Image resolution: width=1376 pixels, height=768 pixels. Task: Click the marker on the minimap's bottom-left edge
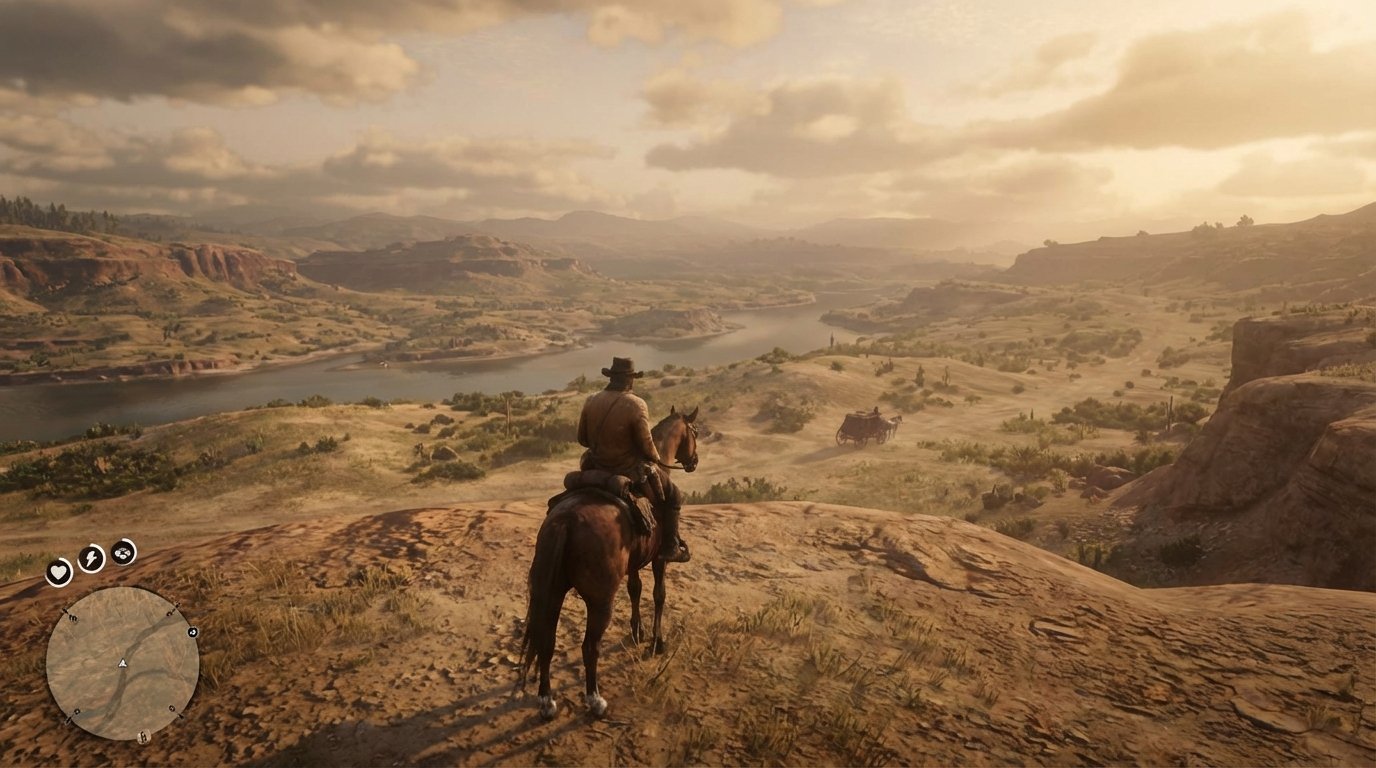(76, 712)
